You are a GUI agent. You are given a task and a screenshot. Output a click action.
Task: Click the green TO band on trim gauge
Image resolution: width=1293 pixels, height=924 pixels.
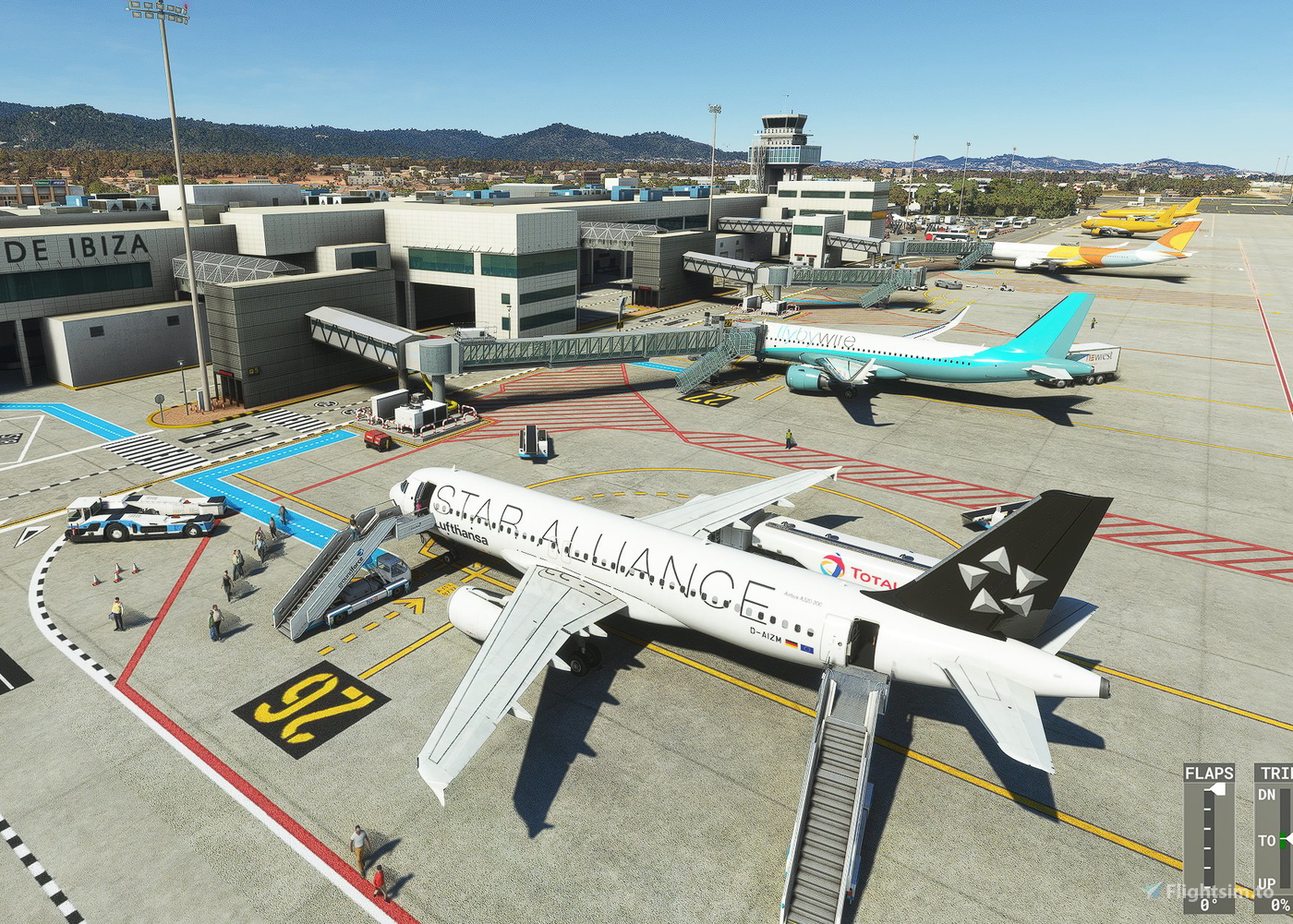[1282, 839]
